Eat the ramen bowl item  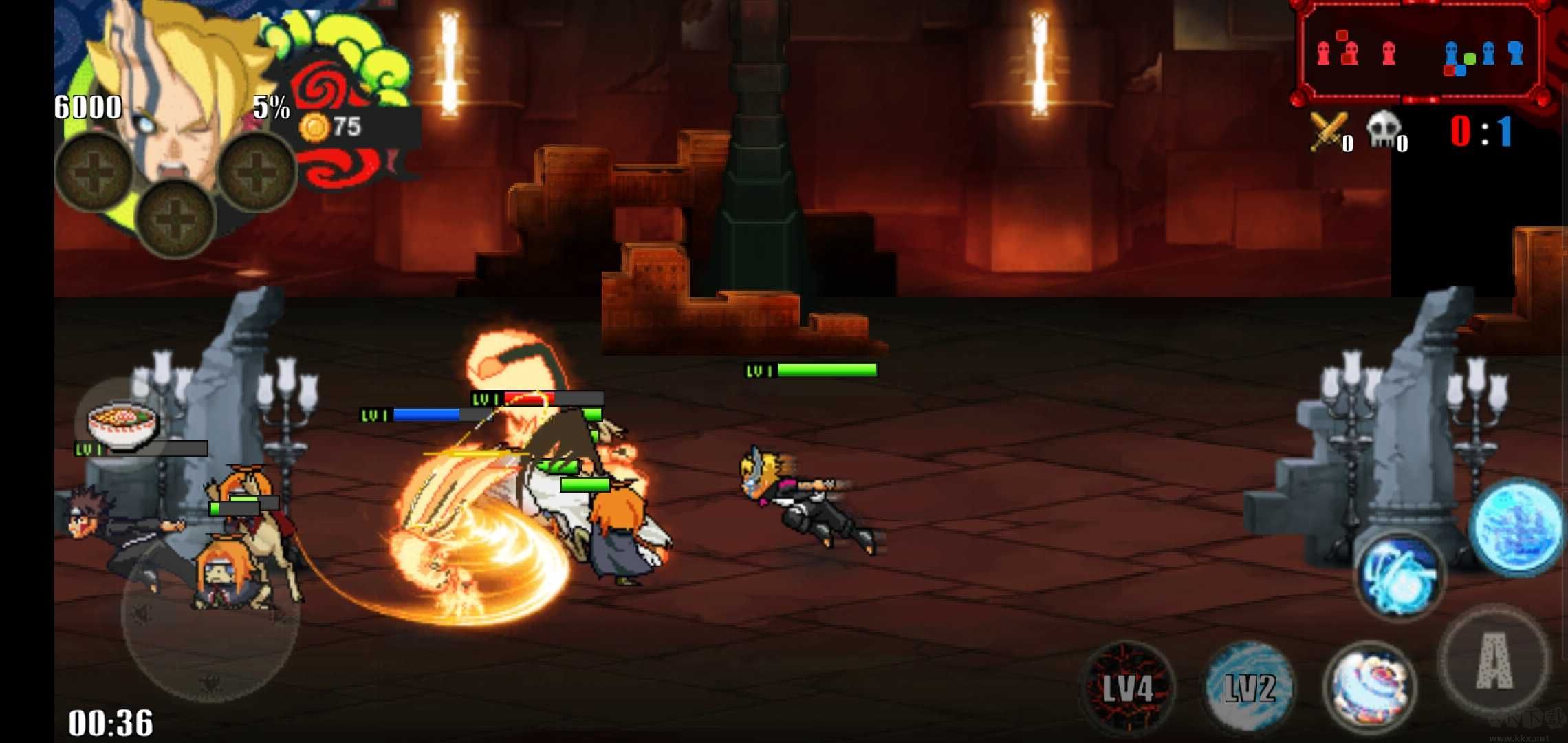tap(122, 423)
